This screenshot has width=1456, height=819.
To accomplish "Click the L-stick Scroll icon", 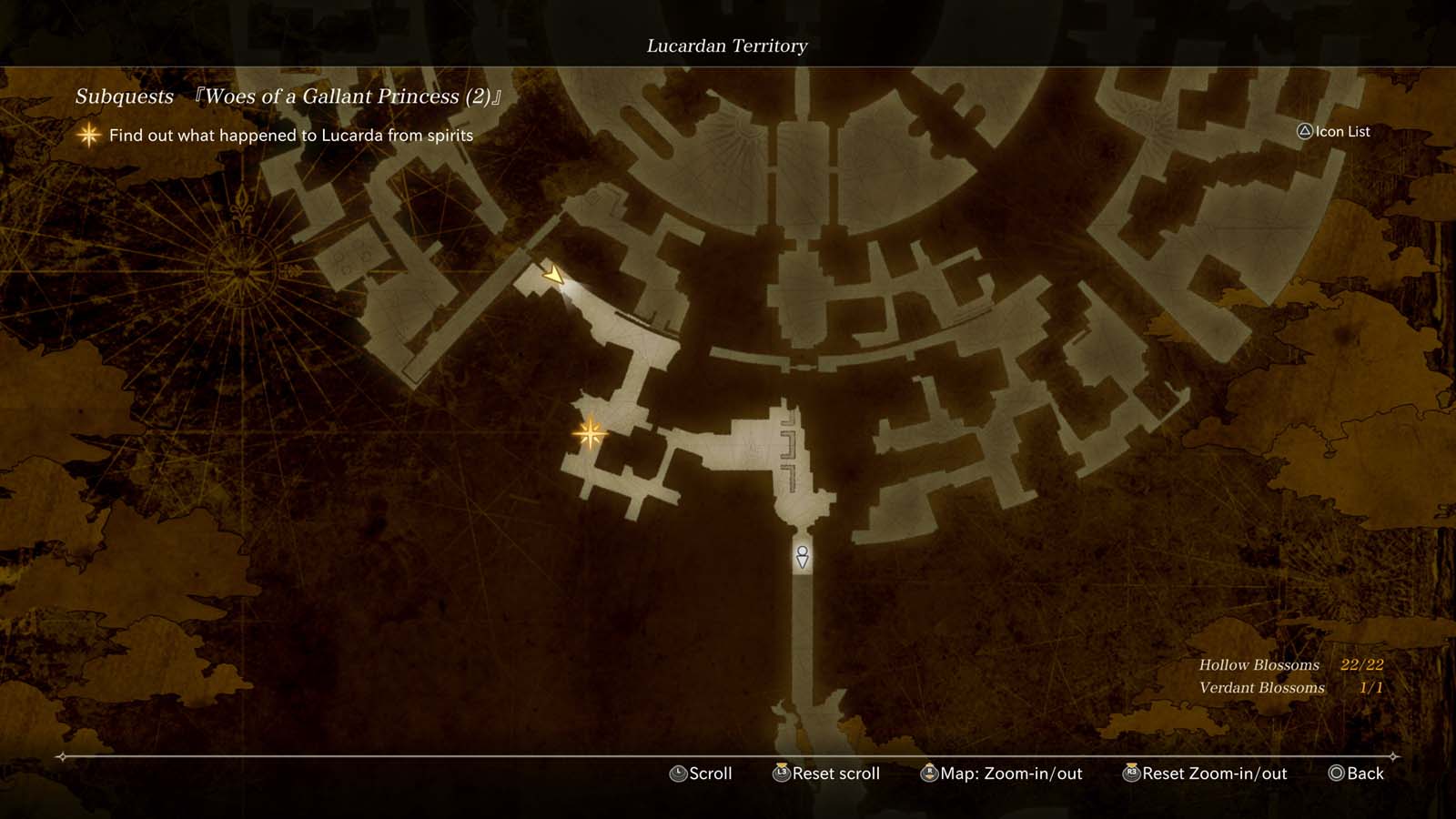I will (677, 773).
